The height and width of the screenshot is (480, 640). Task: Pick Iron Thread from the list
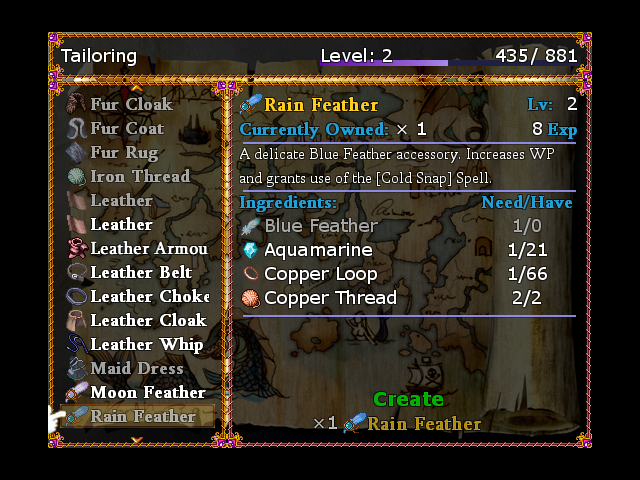click(x=139, y=176)
